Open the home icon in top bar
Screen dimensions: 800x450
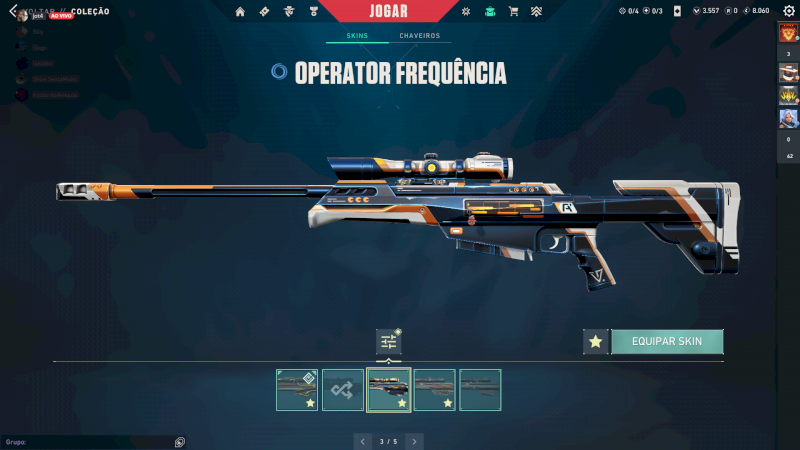pyautogui.click(x=240, y=12)
